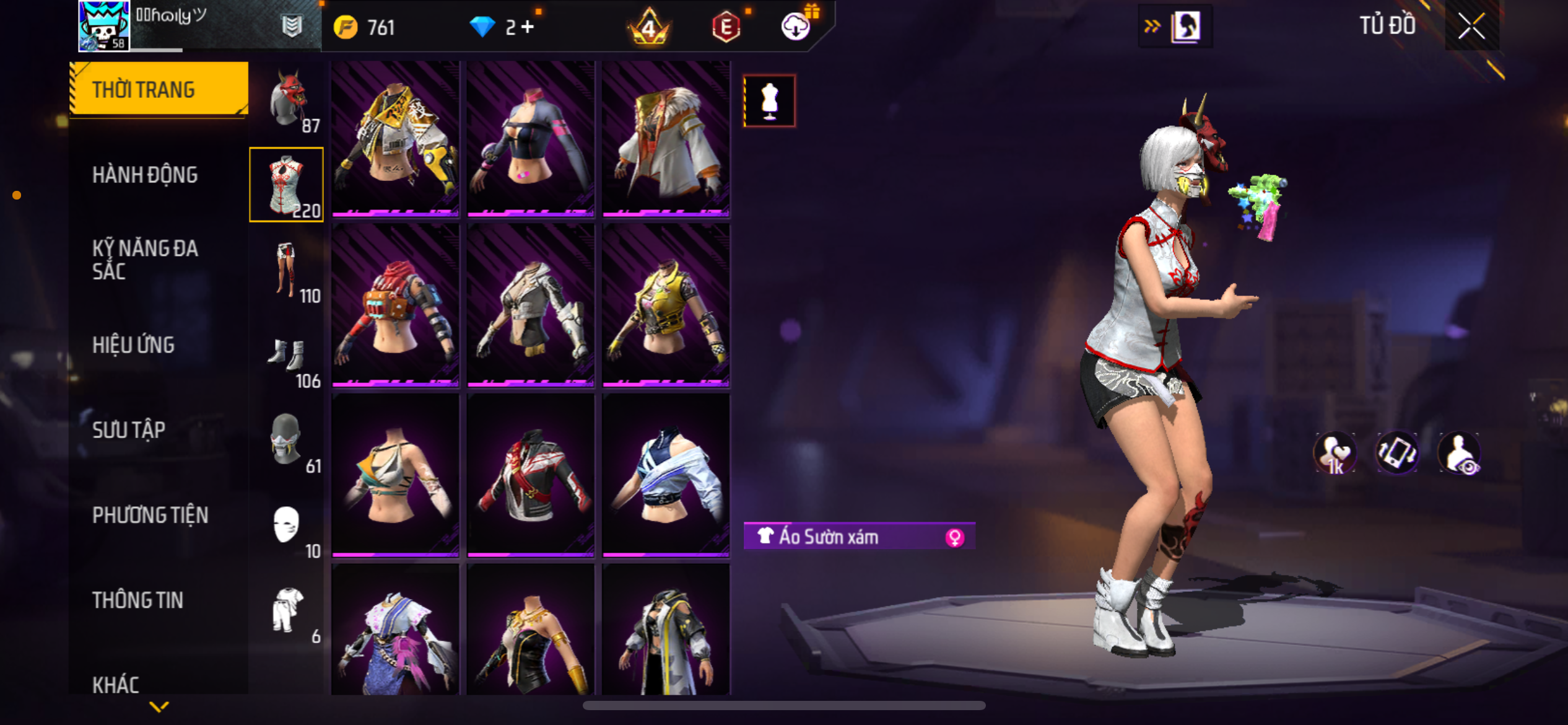Switch to the Hành Động tab

coord(145,175)
